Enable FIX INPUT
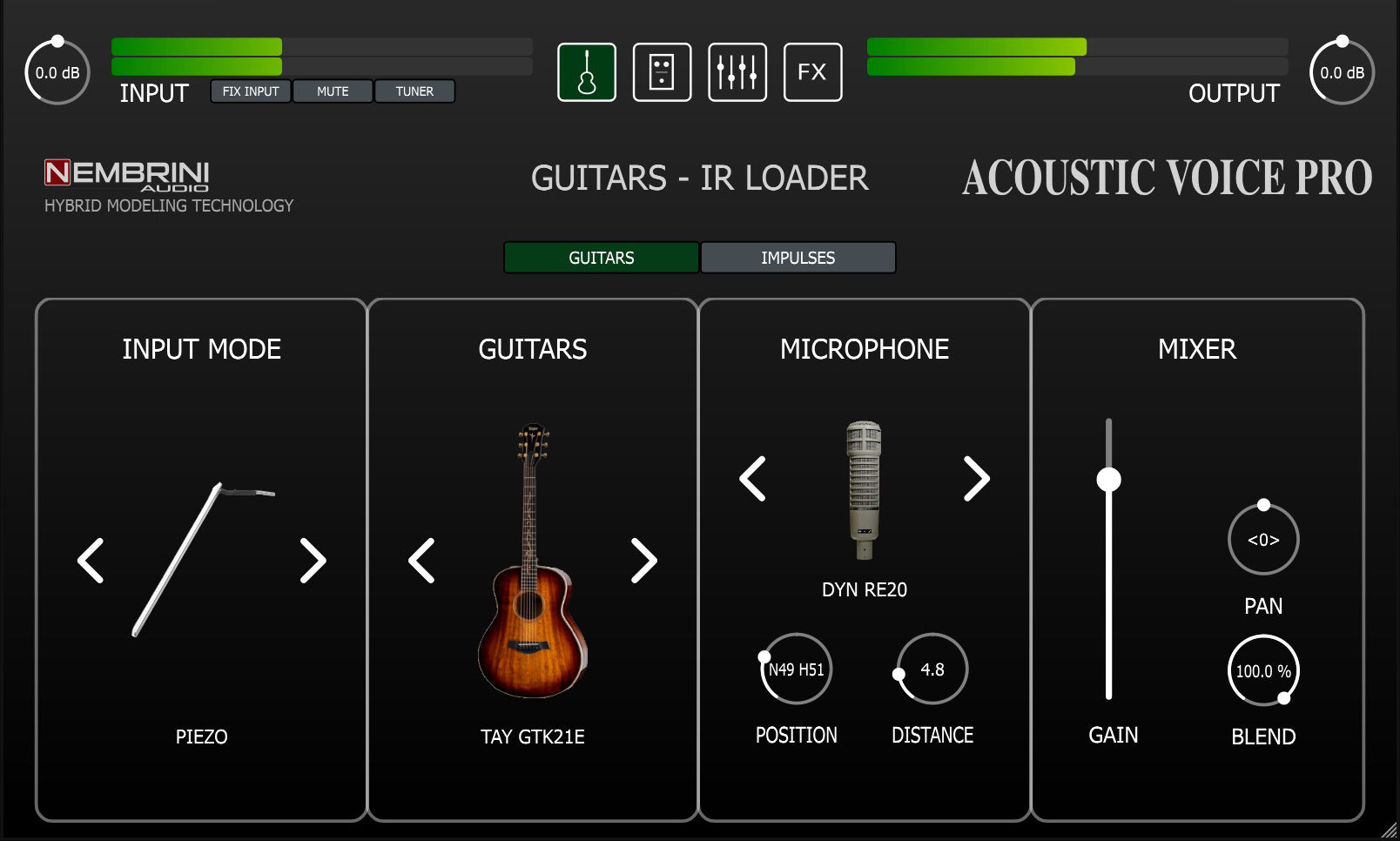The image size is (1400, 841). (252, 91)
